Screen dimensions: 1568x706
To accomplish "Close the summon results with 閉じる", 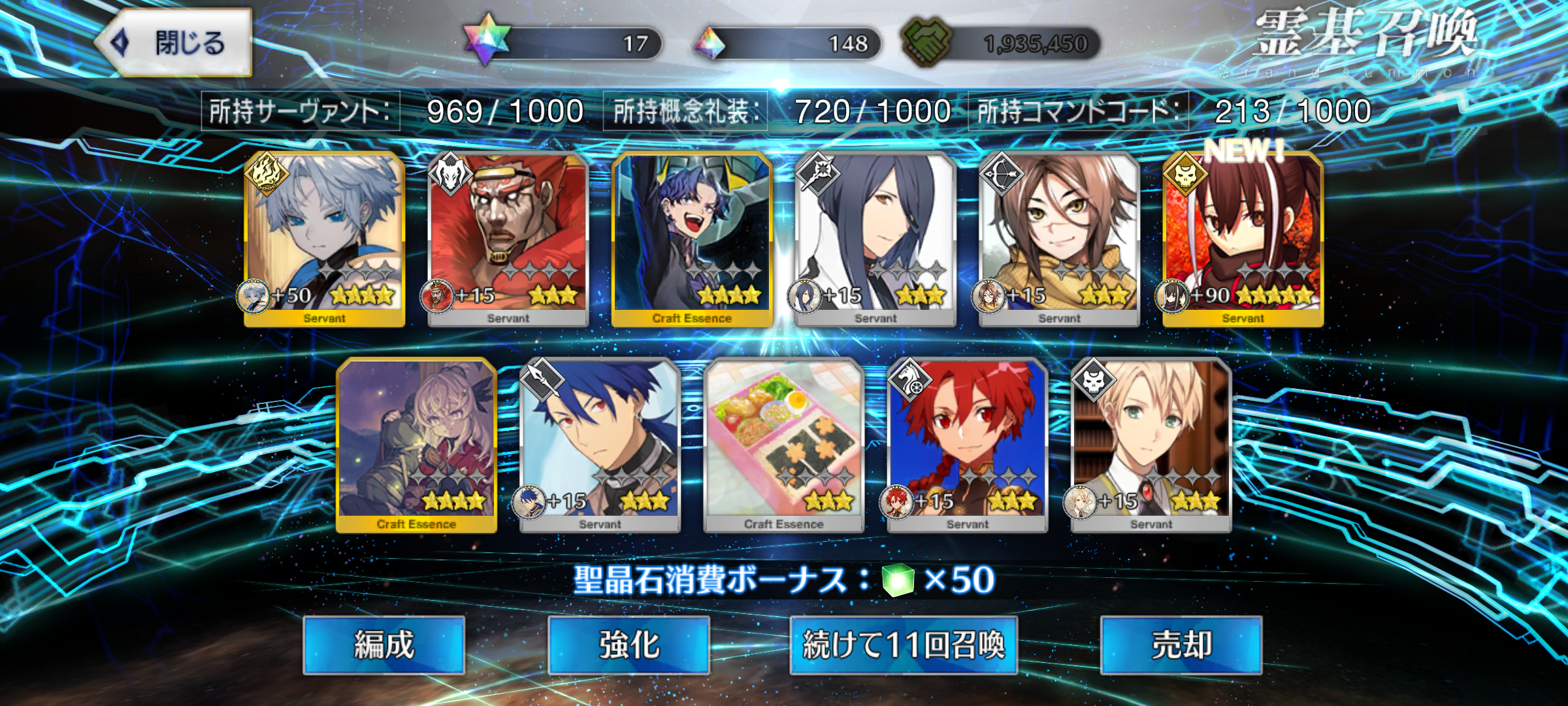I will click(x=174, y=43).
